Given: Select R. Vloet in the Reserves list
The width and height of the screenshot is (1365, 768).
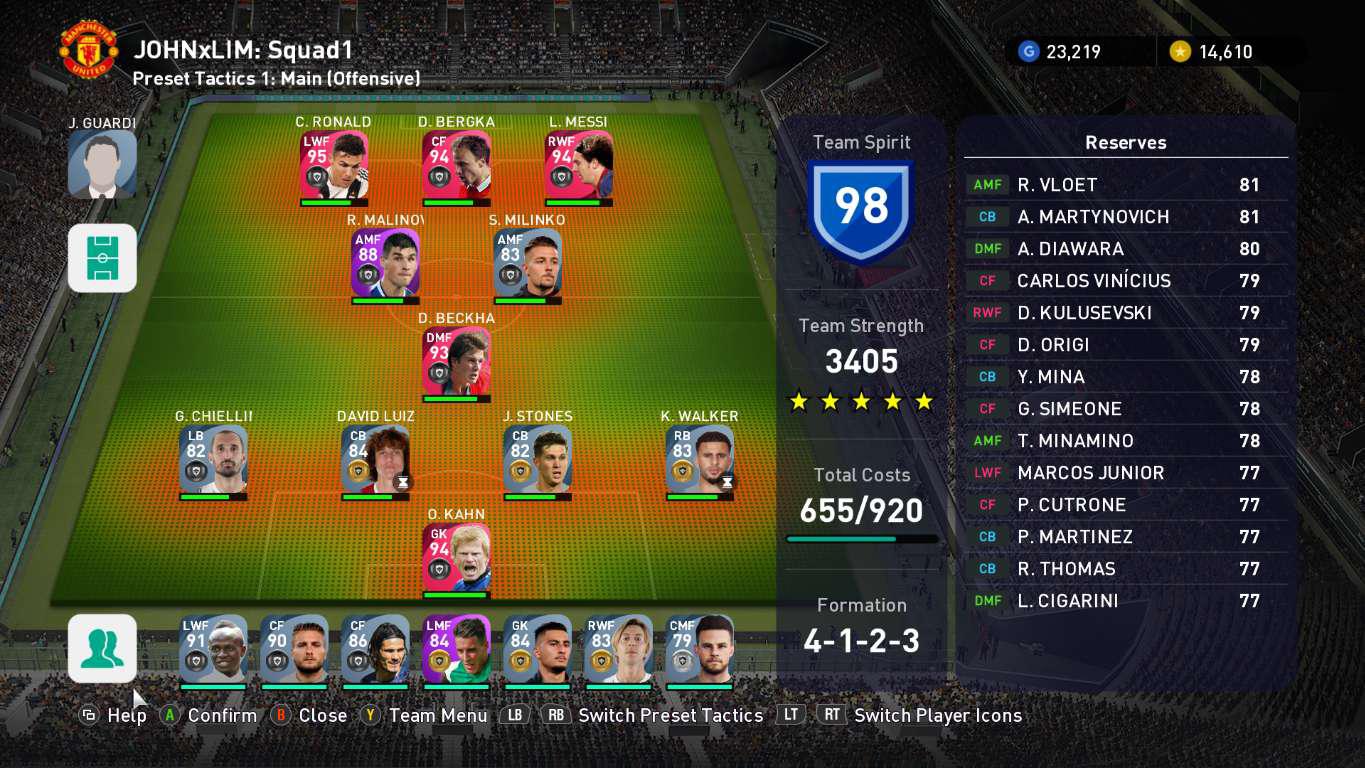Looking at the screenshot, I should pos(1126,185).
